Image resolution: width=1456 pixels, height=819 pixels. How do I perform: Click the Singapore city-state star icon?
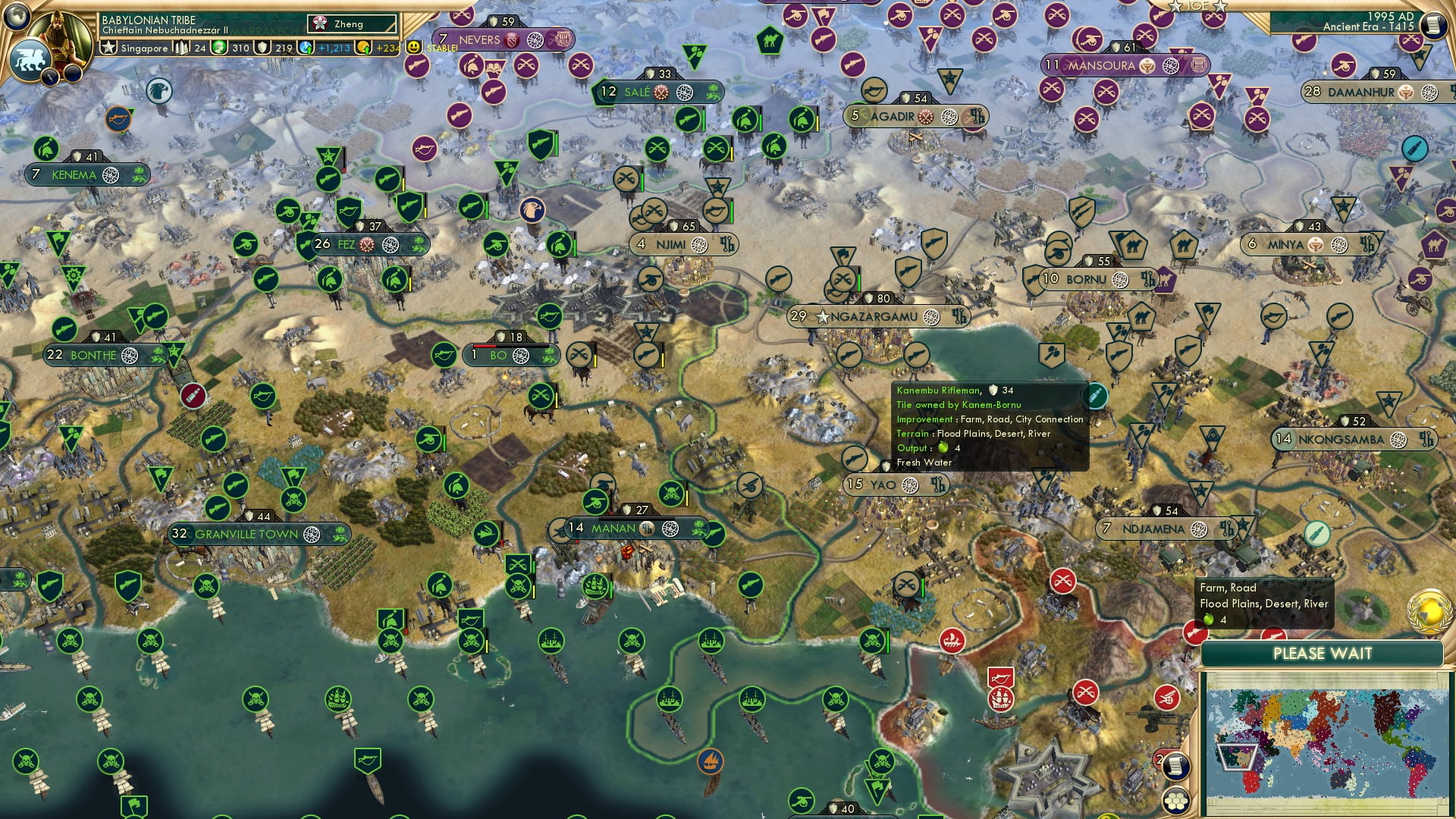point(110,48)
